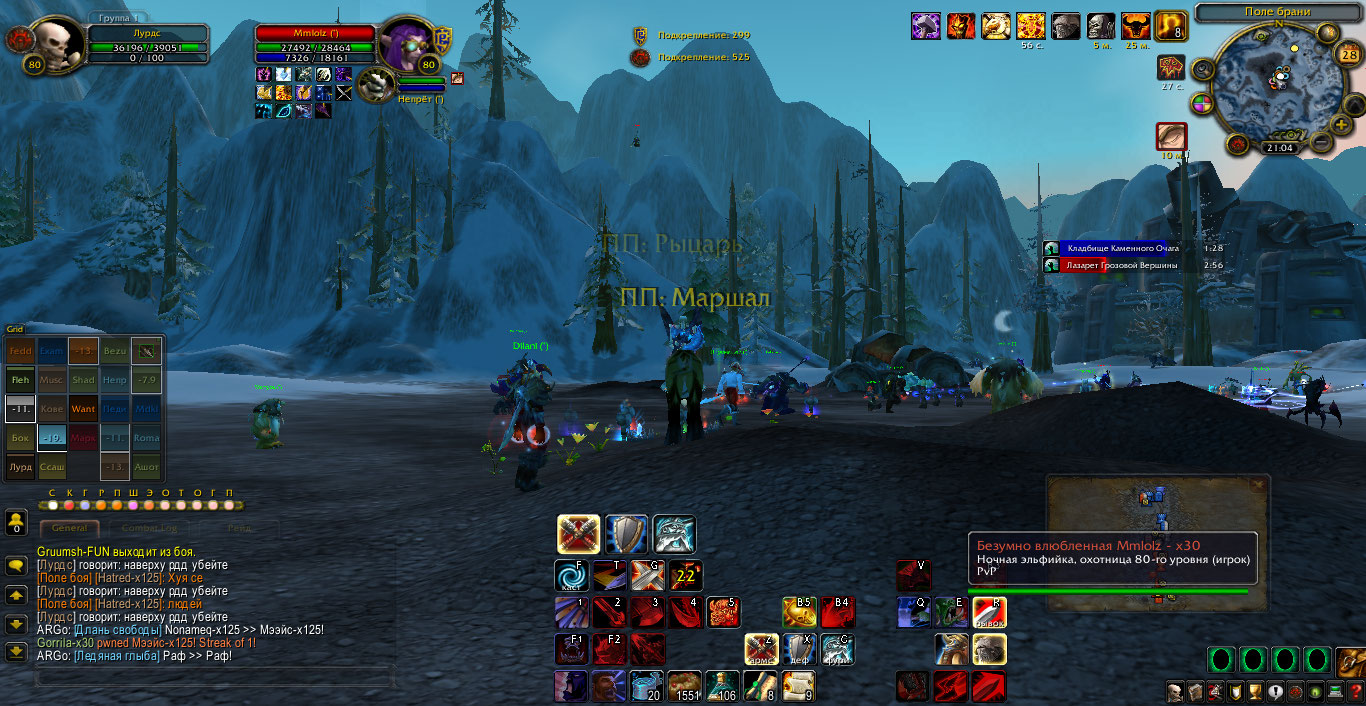Use the ability bound to key F
Image resolution: width=1366 pixels, height=706 pixels.
pos(571,576)
